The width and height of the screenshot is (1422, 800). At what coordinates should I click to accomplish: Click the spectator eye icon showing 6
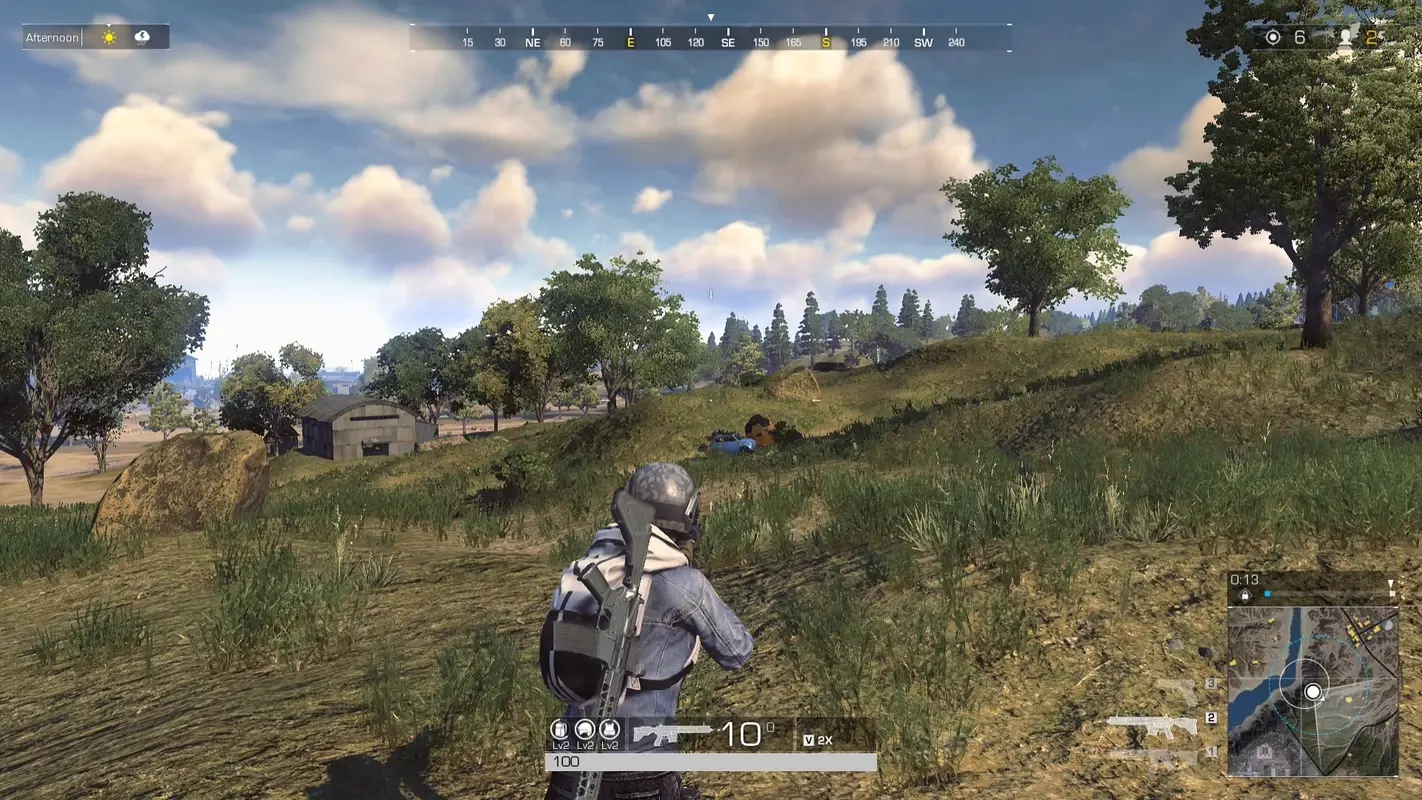point(1272,36)
